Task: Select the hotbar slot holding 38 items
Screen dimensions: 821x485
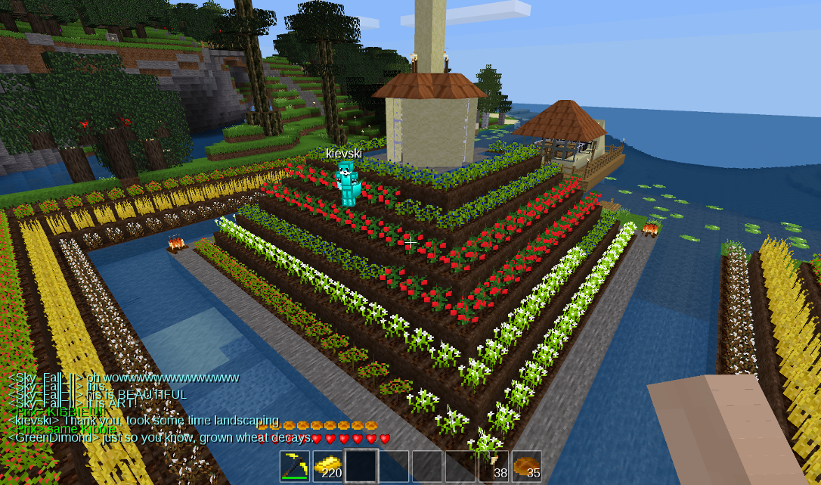Action: [x=494, y=466]
